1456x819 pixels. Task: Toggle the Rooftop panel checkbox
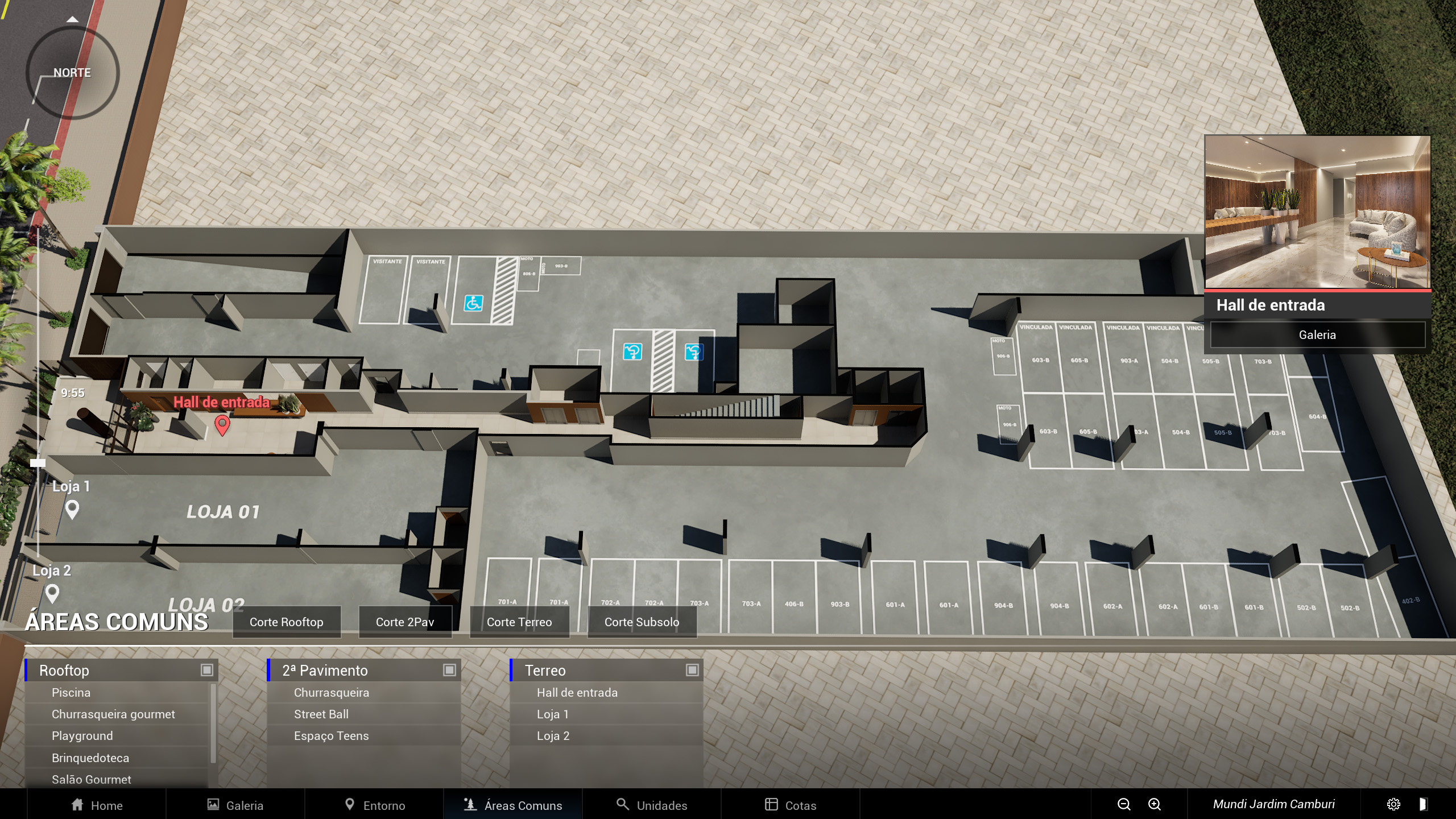207,670
